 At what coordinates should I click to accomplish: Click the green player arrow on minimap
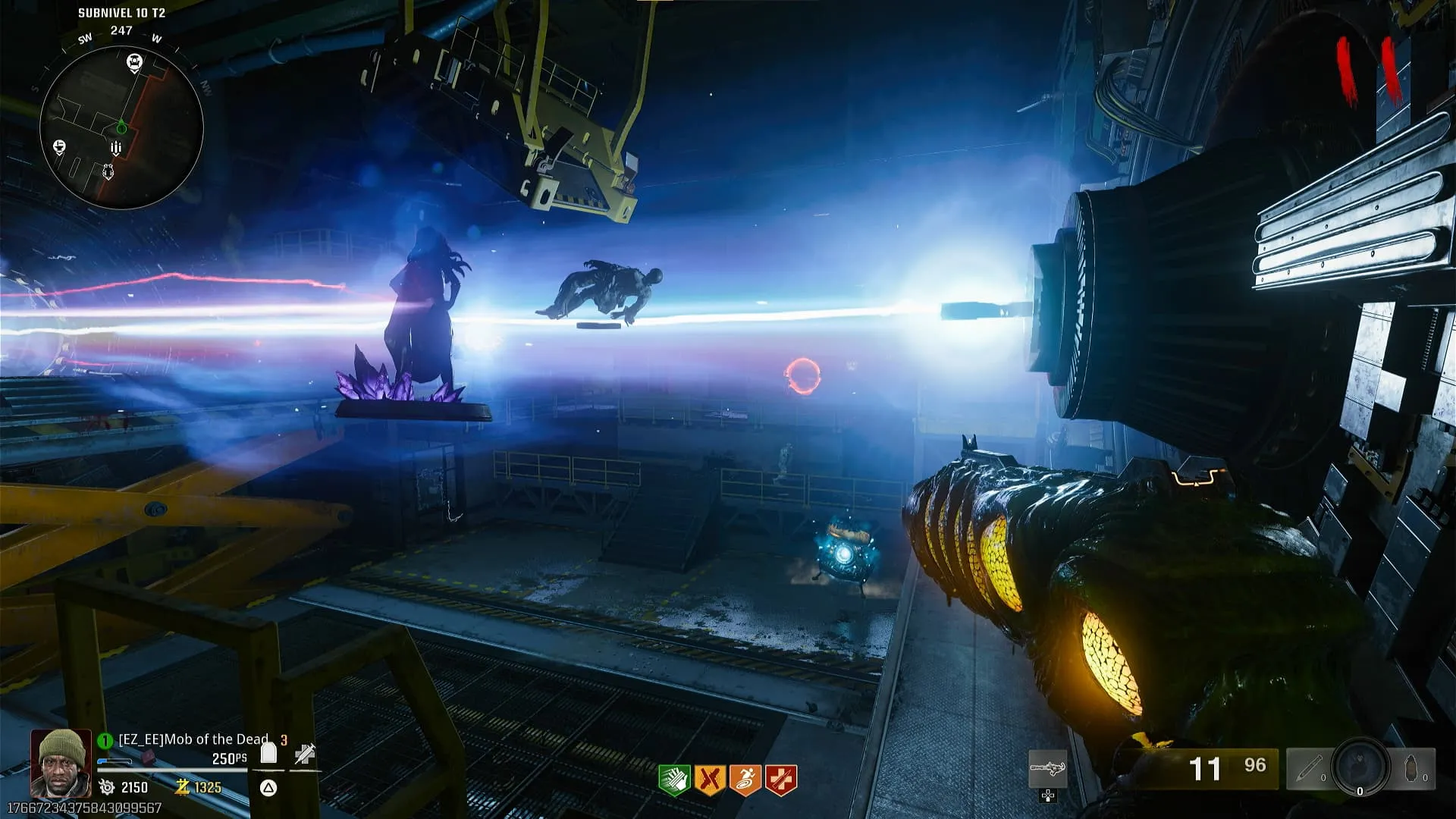click(x=121, y=127)
